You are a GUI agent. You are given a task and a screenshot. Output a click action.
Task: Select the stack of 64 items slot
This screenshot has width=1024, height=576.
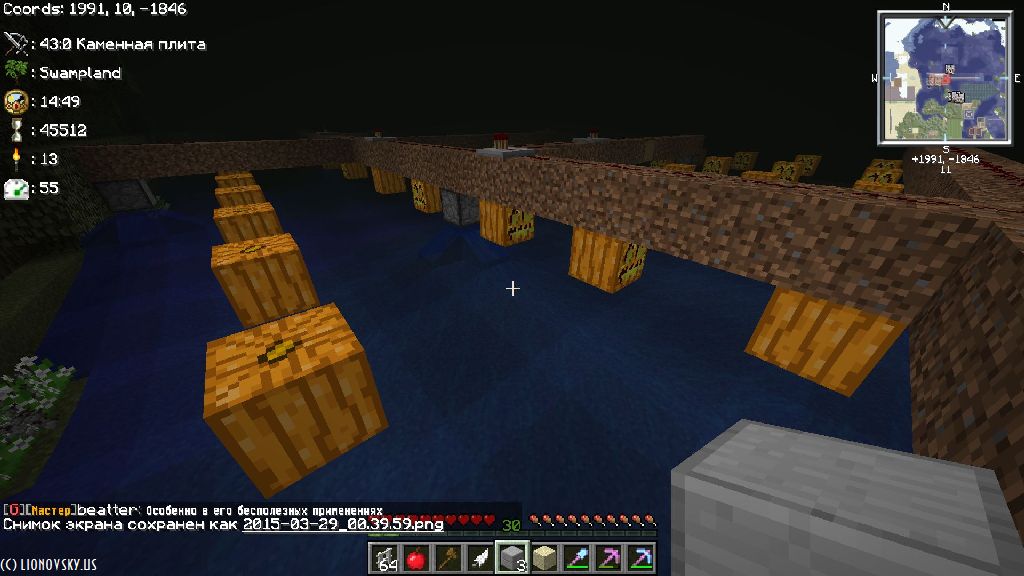click(x=384, y=558)
